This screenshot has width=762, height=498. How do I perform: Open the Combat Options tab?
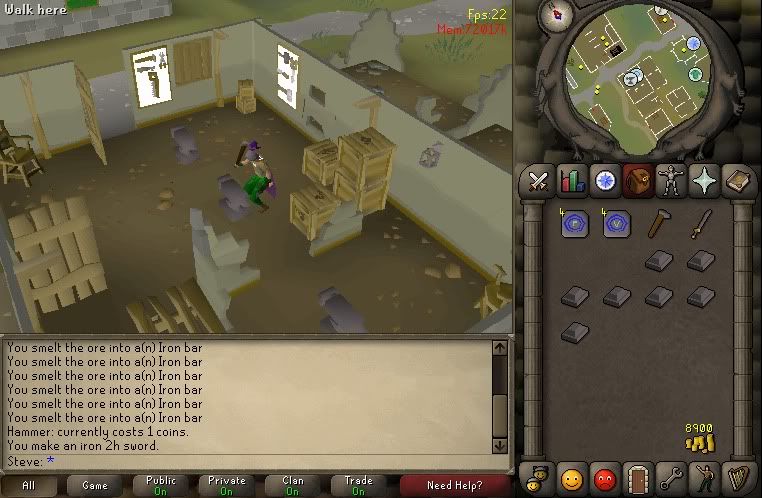540,181
